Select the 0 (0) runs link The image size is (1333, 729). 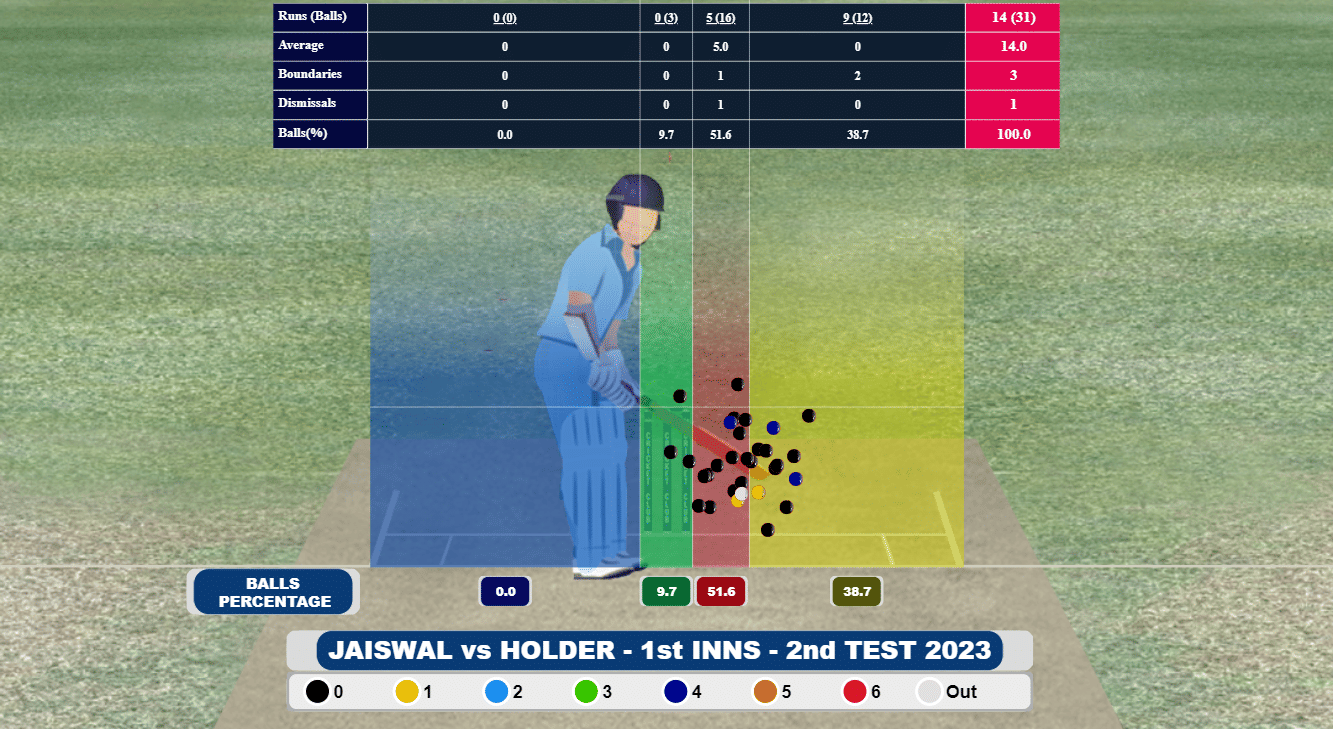[504, 17]
